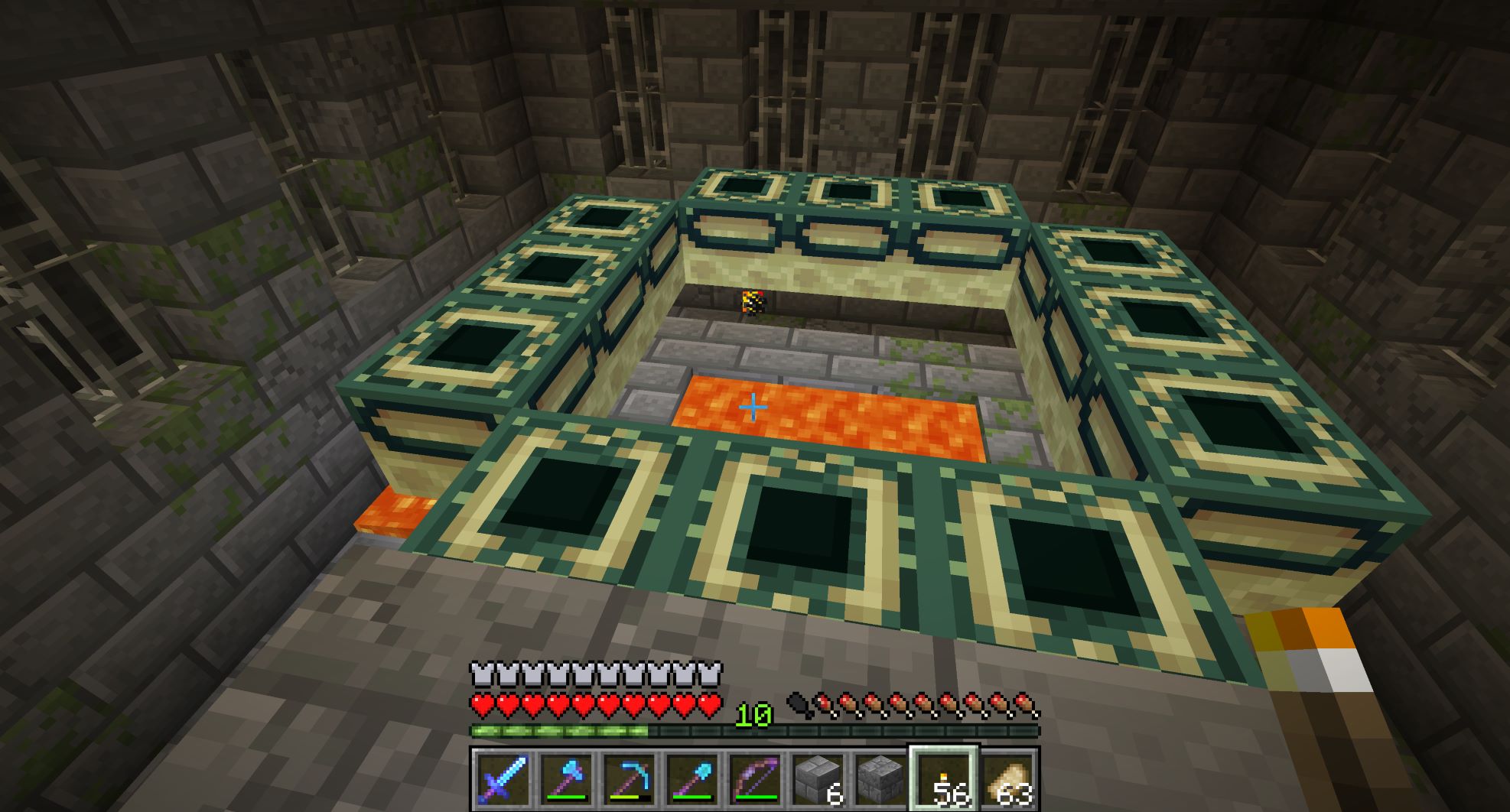Viewport: 1510px width, 812px height.
Task: Equip the enchanted bow from the hotbar
Action: pos(753,779)
